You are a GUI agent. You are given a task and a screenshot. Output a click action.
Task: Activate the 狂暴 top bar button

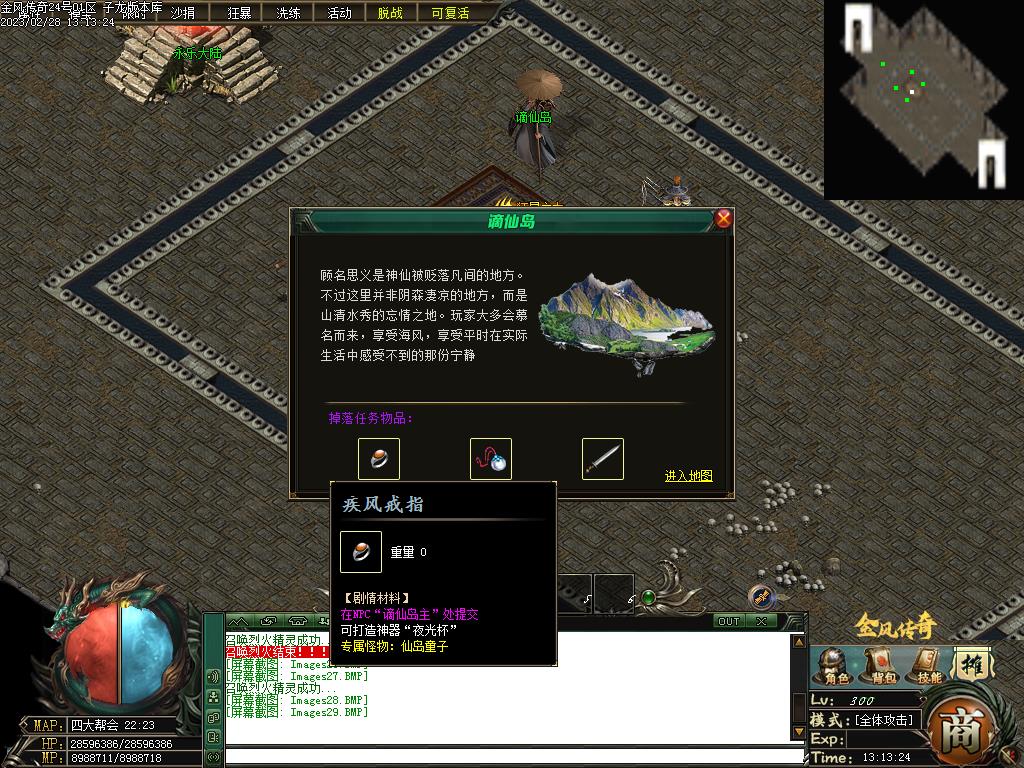(x=240, y=13)
